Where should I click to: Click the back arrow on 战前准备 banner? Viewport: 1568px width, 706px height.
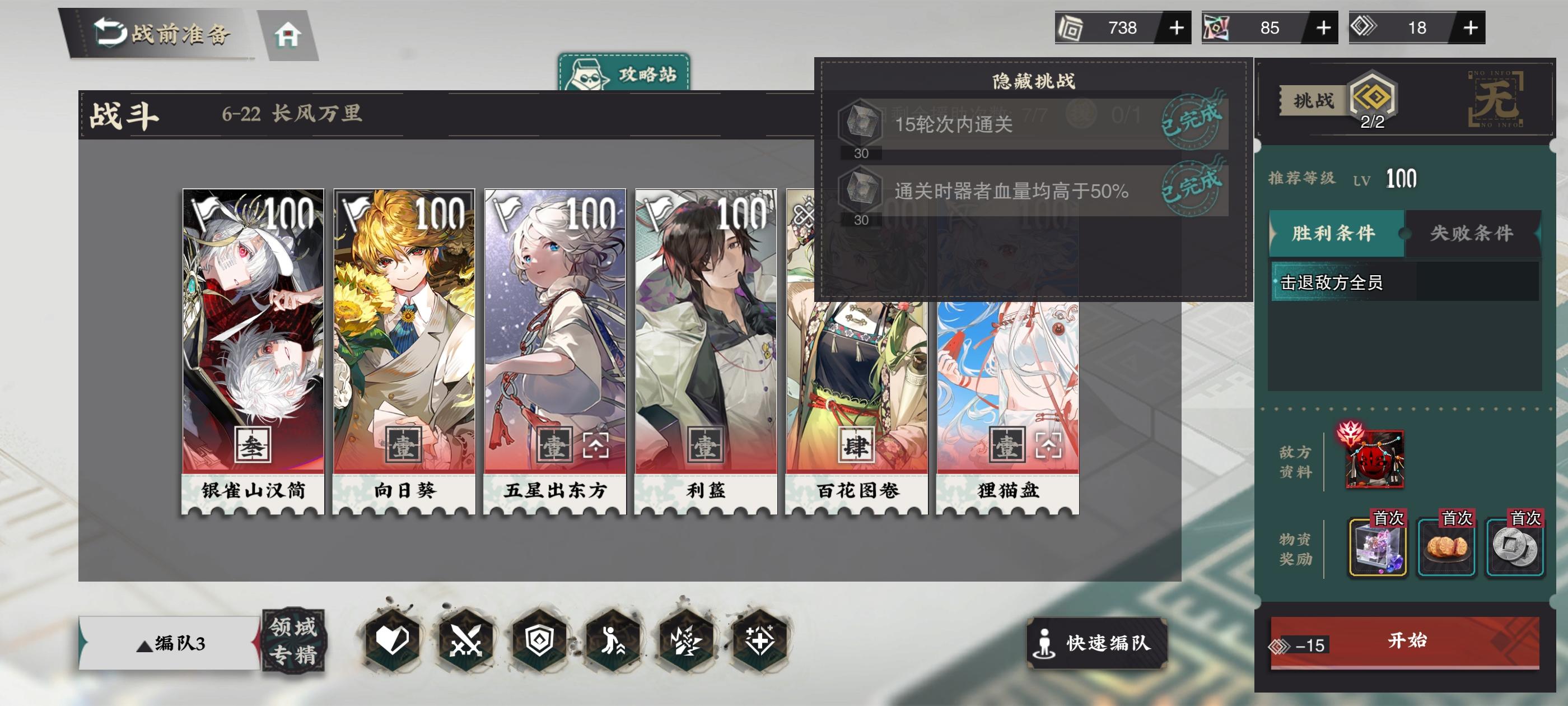[111, 32]
